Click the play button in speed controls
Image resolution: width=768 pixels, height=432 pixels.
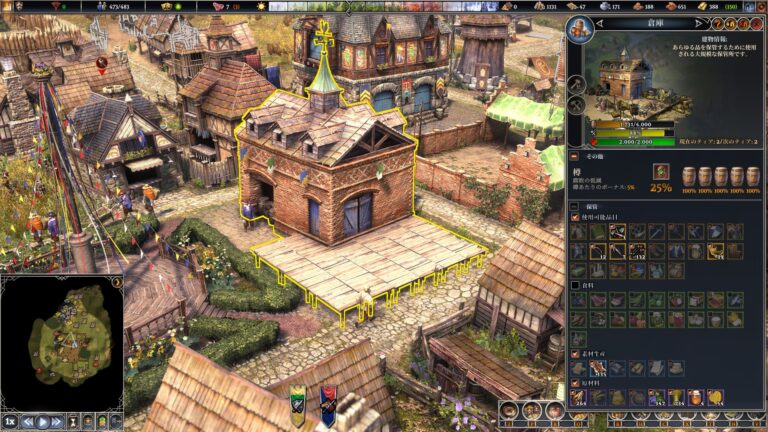tap(43, 421)
